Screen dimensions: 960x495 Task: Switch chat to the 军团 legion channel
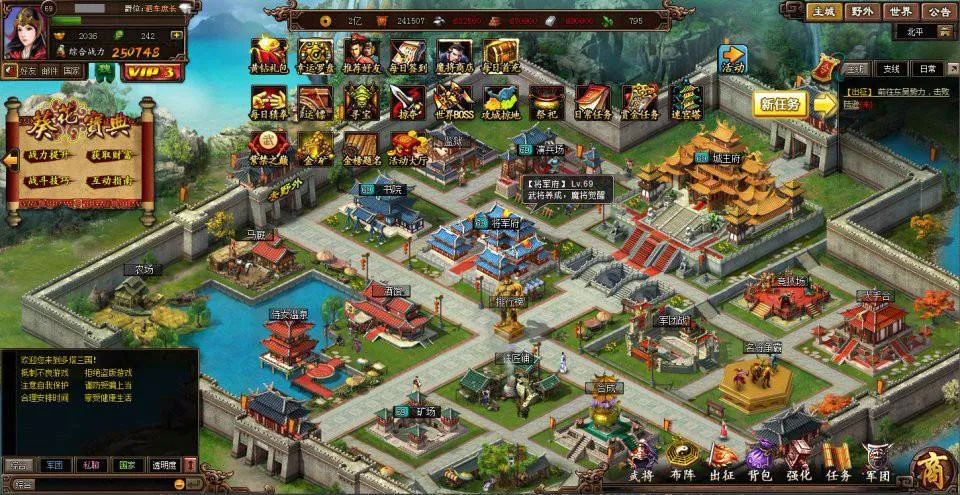click(x=54, y=465)
